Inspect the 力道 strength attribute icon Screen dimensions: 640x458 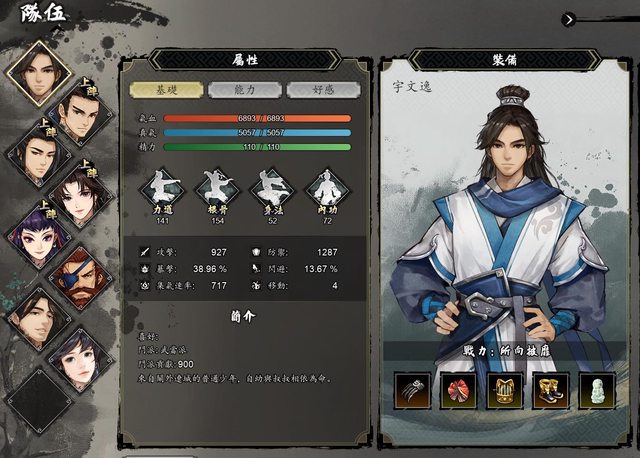coord(163,189)
